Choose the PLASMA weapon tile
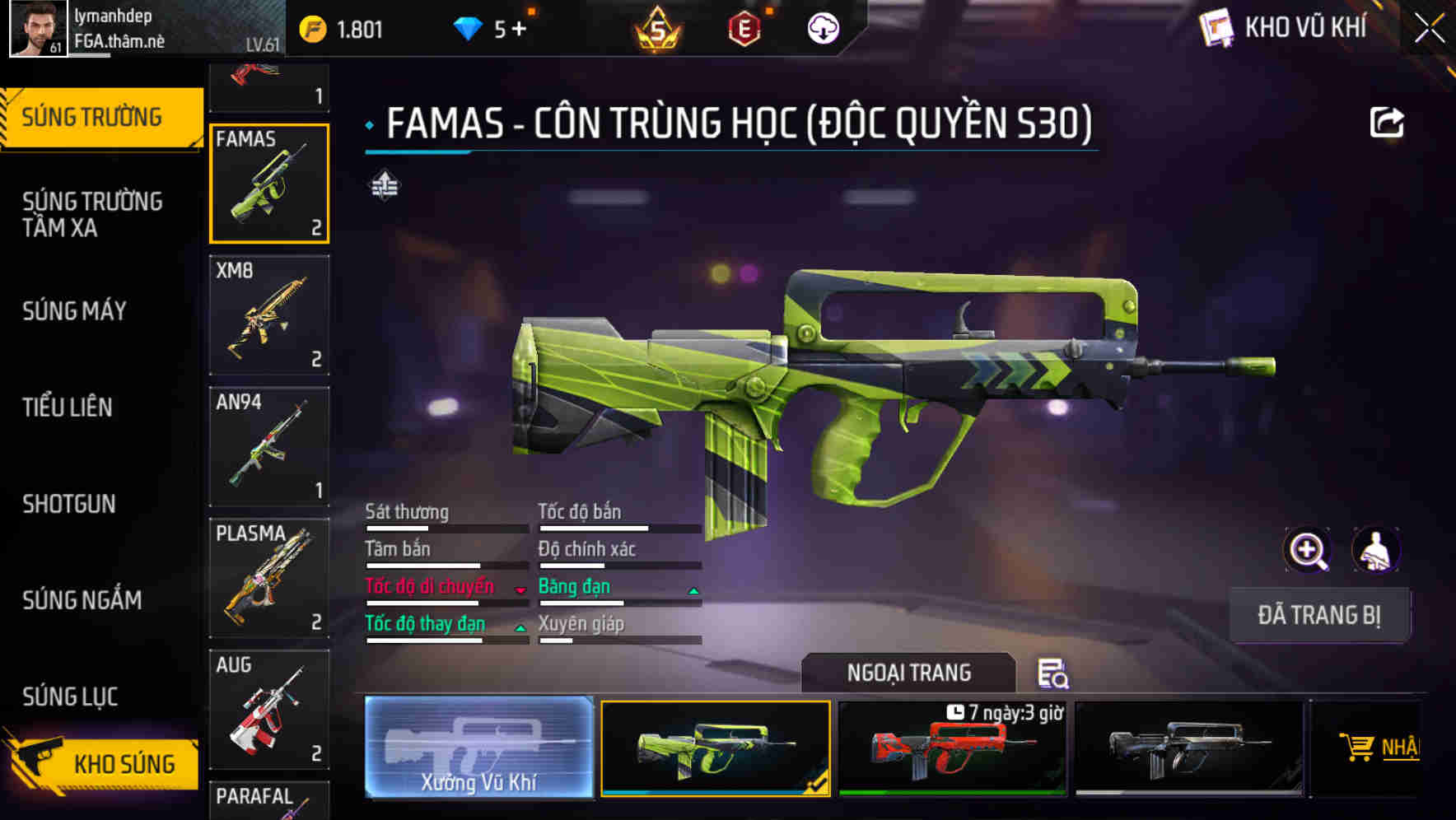Viewport: 1456px width, 820px height. [x=269, y=578]
